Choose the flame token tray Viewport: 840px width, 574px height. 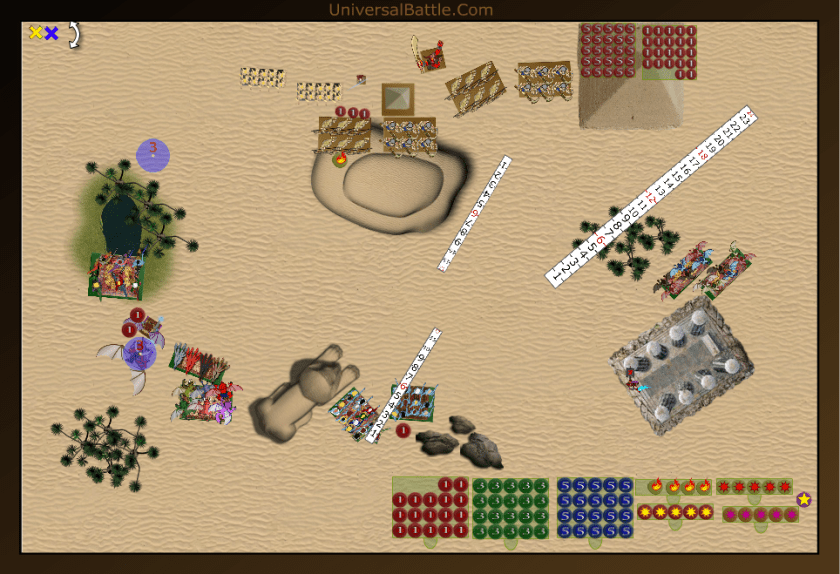pyautogui.click(x=679, y=486)
